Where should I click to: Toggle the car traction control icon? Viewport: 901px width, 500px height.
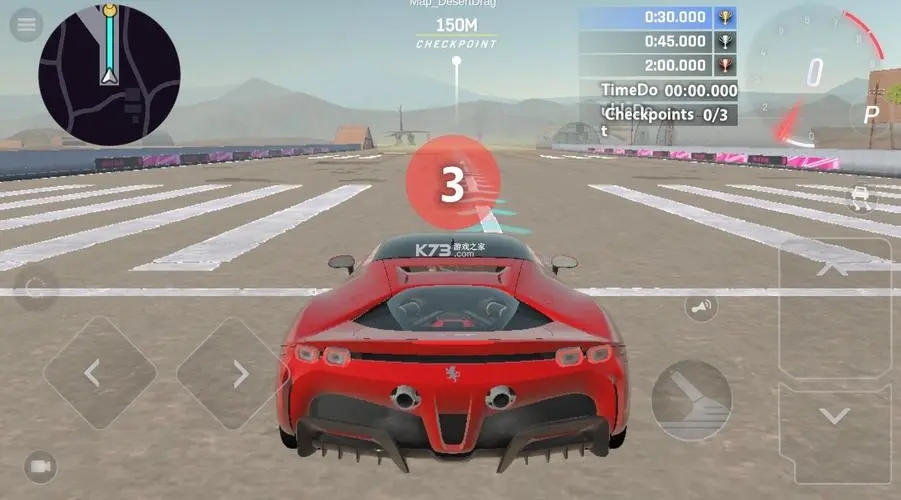[x=859, y=196]
